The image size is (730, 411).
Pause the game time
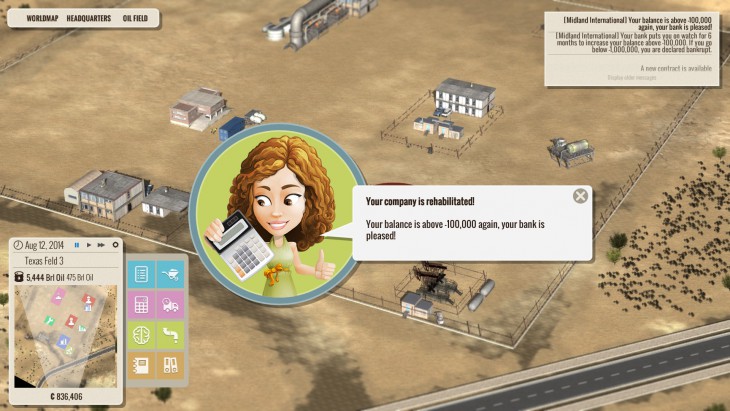click(x=77, y=245)
